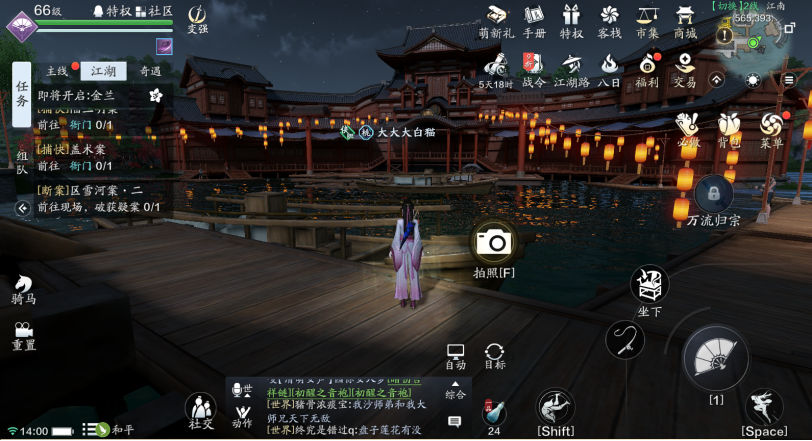Click the 骑马 mount horse button
Screen dimensions: 812x441
click(x=23, y=290)
